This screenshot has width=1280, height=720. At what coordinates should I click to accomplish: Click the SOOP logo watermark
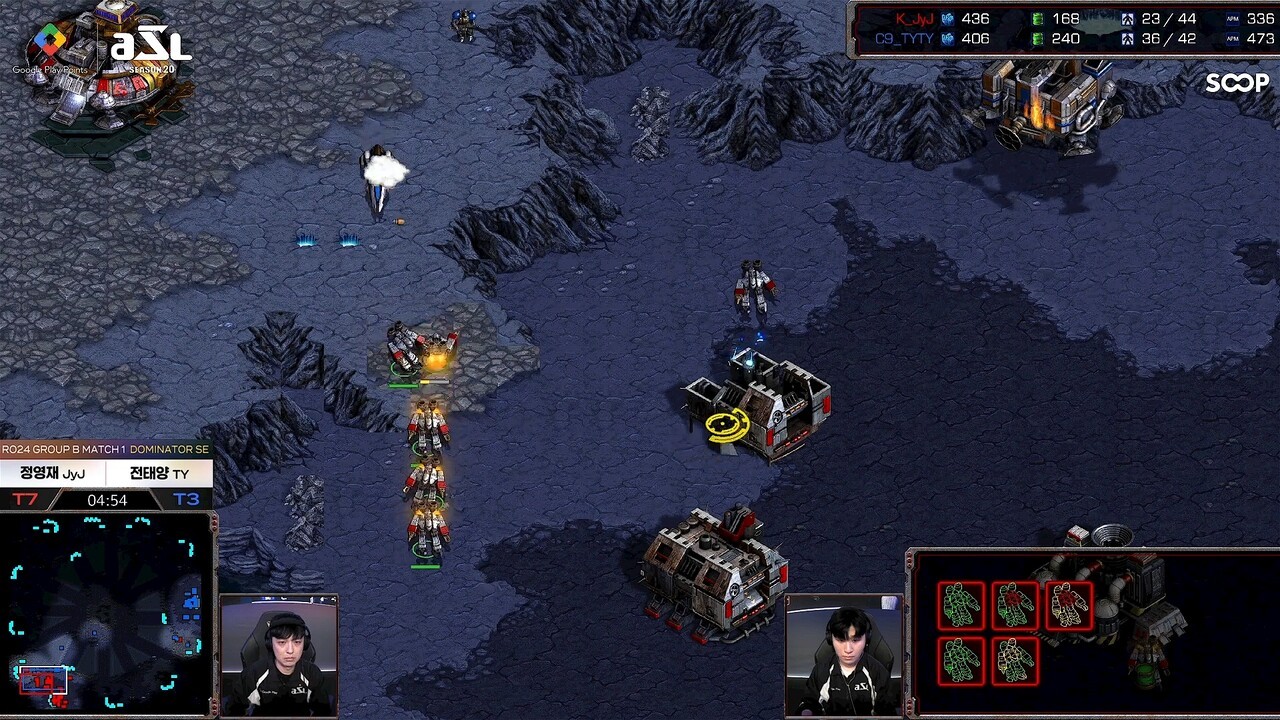(x=1237, y=84)
